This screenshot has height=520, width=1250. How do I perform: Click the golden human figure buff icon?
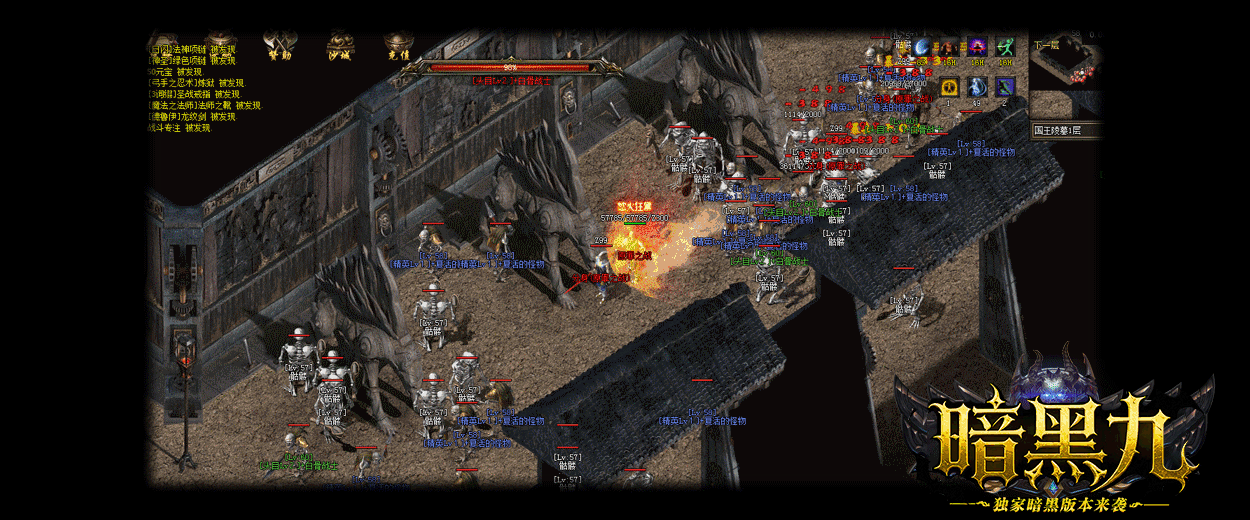pyautogui.click(x=949, y=87)
